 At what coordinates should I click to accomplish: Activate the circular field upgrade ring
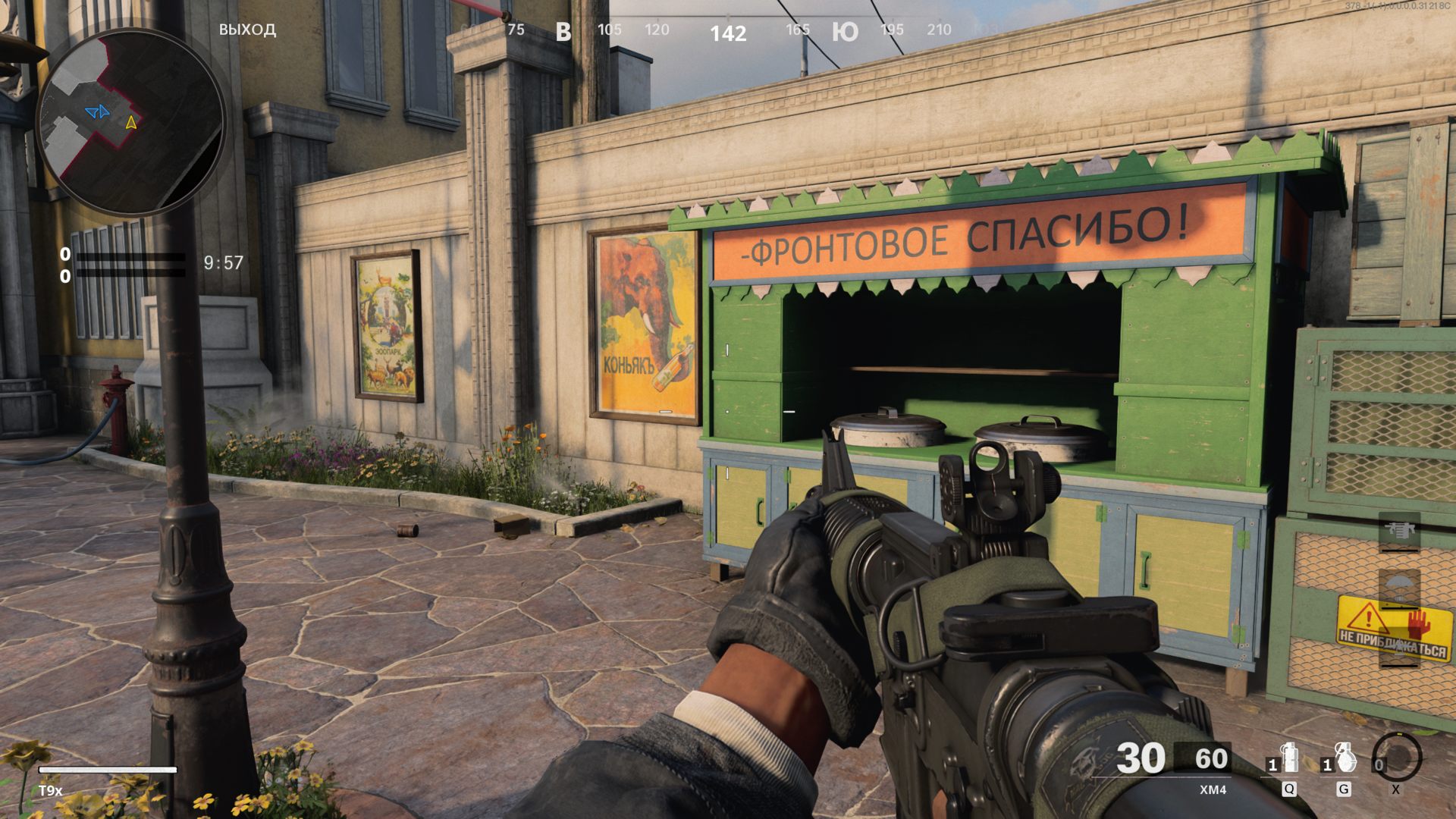pos(1397,757)
